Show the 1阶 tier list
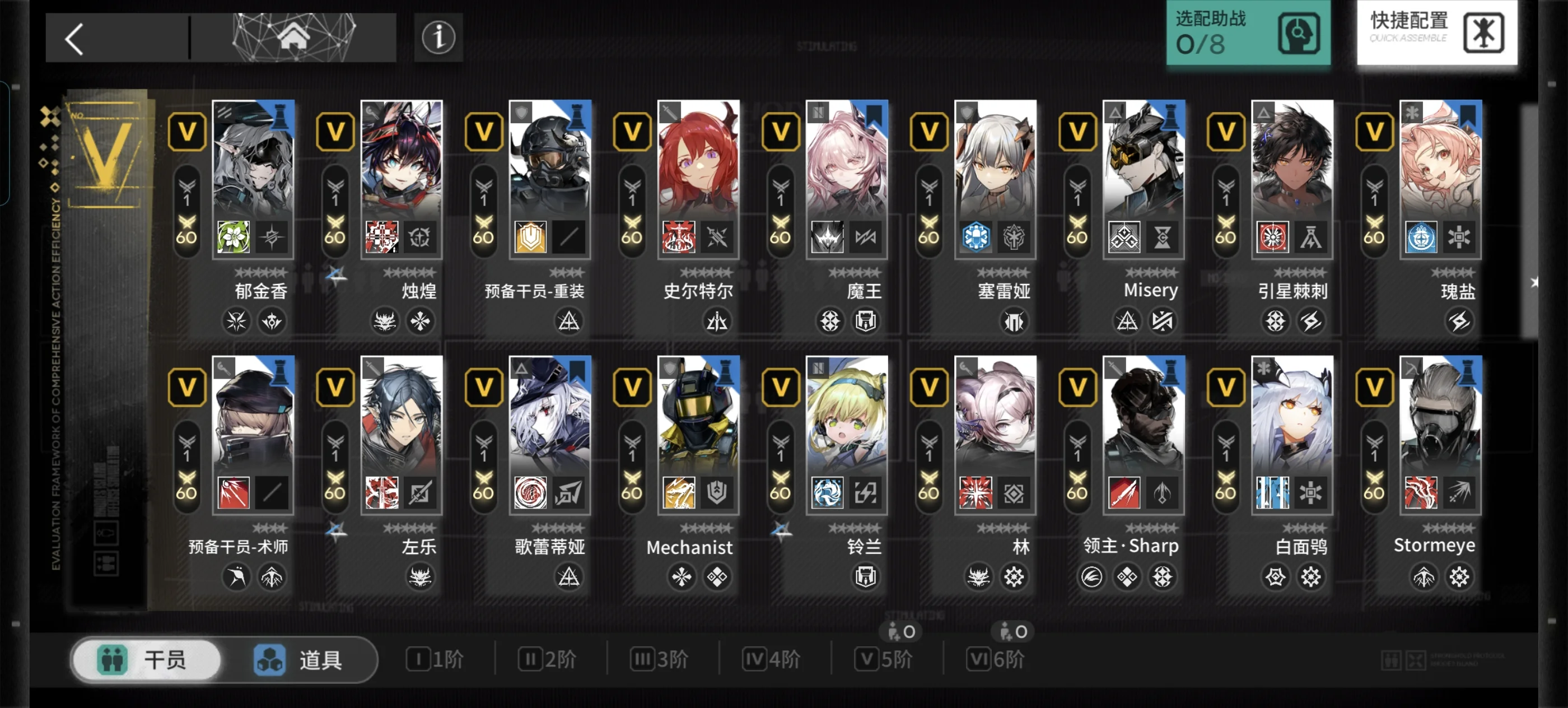 pyautogui.click(x=435, y=659)
